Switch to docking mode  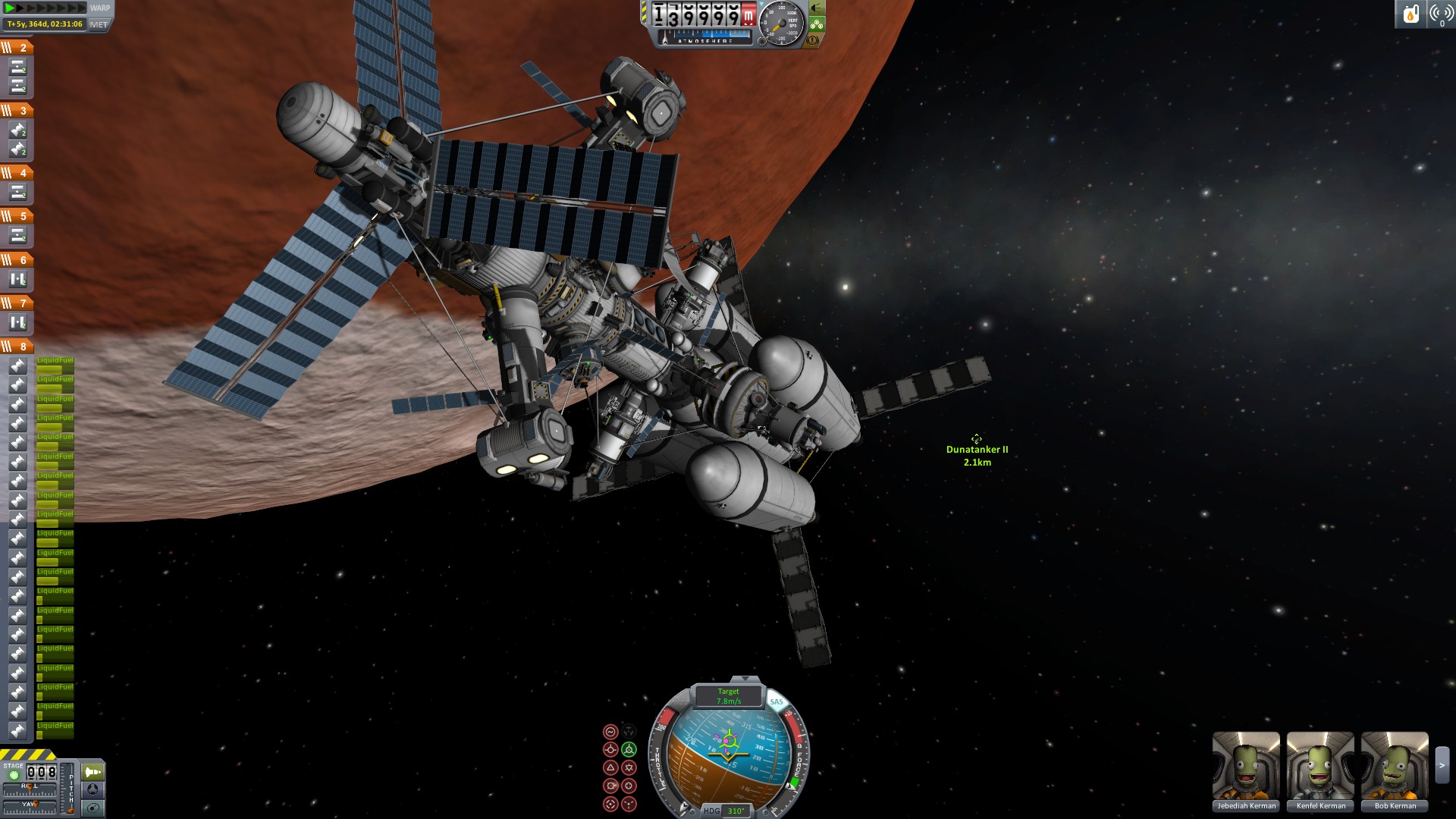(x=93, y=789)
